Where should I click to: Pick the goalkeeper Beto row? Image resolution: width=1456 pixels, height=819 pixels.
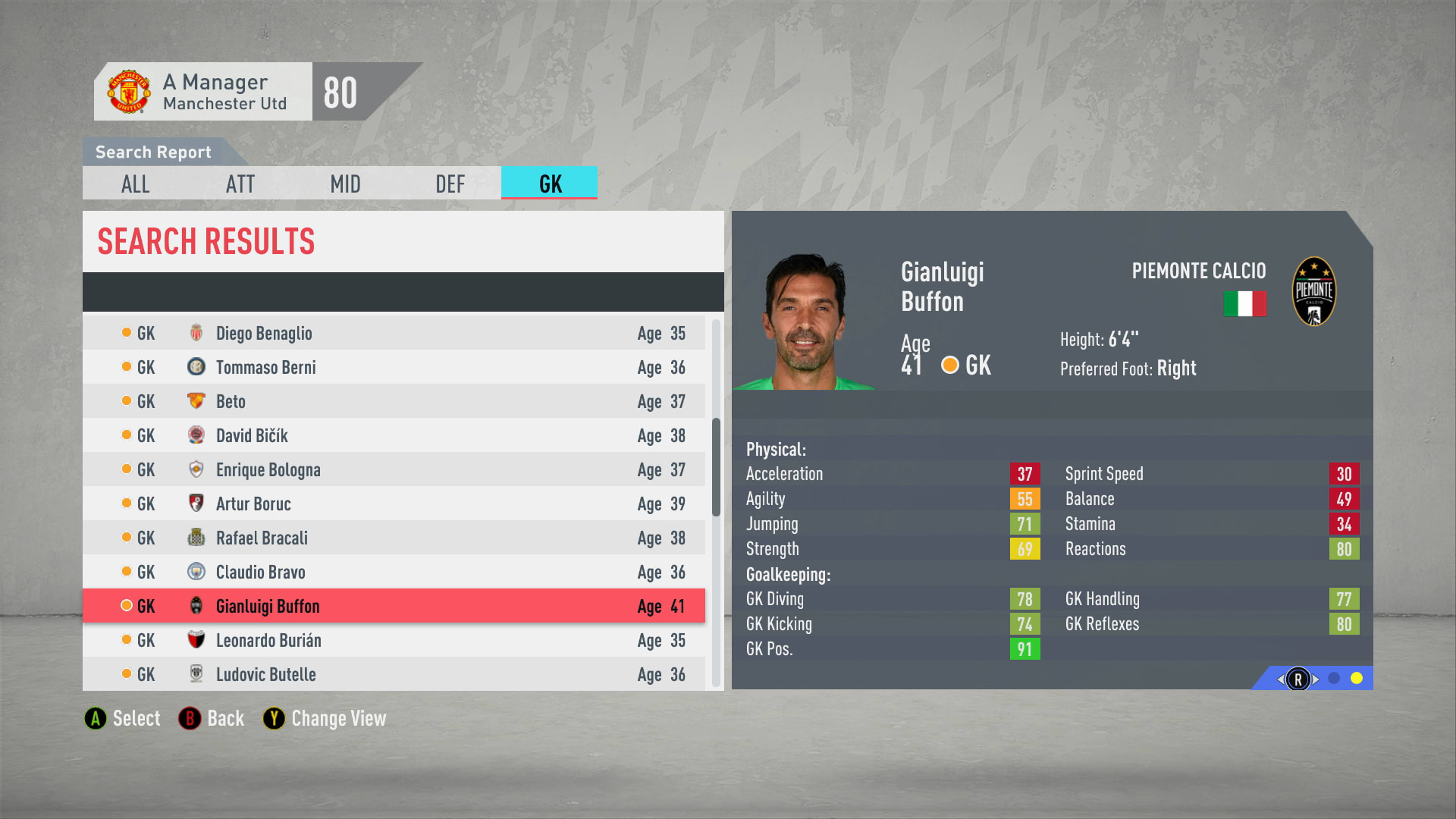[394, 401]
